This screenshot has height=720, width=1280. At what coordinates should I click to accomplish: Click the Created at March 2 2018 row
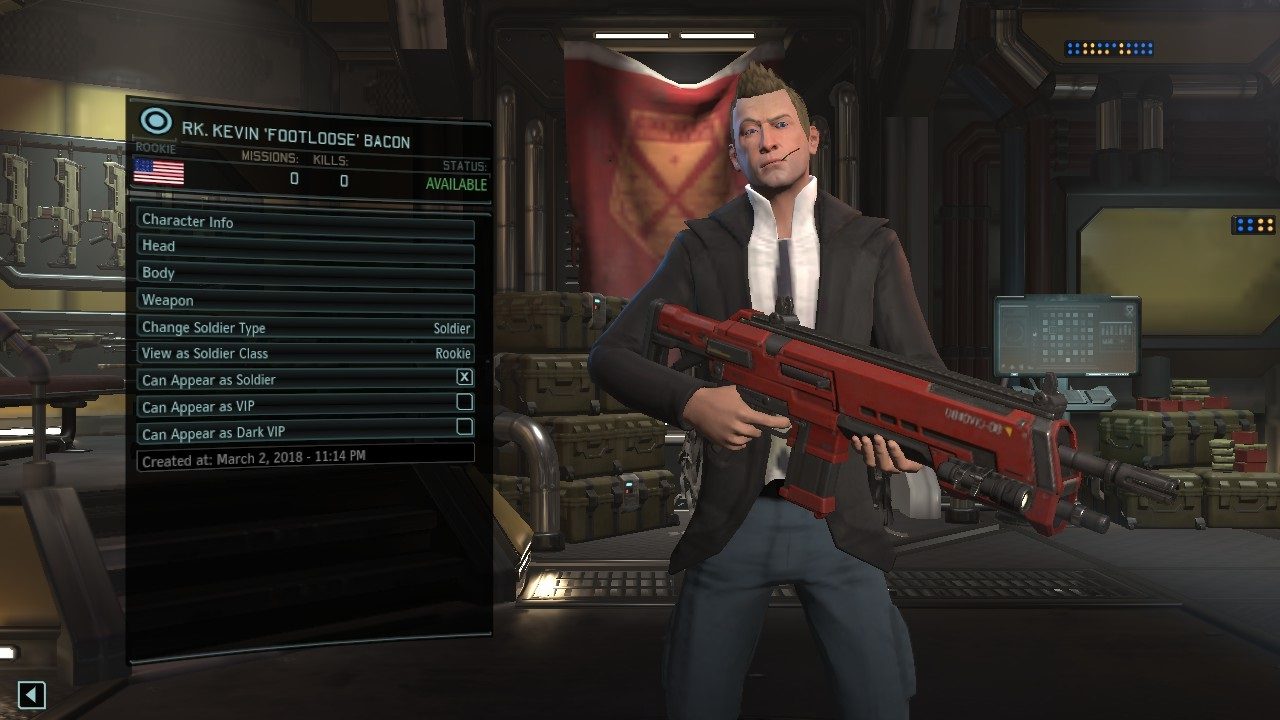coord(300,458)
